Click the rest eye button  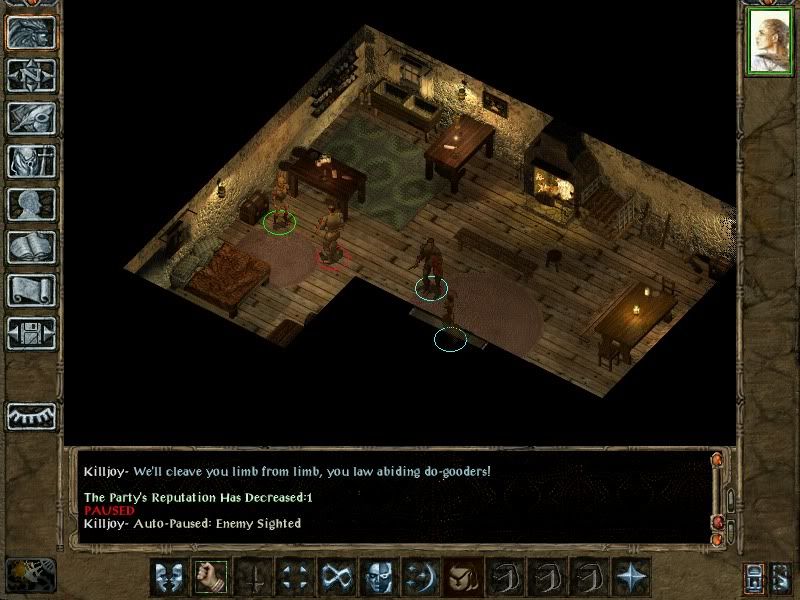coord(31,414)
